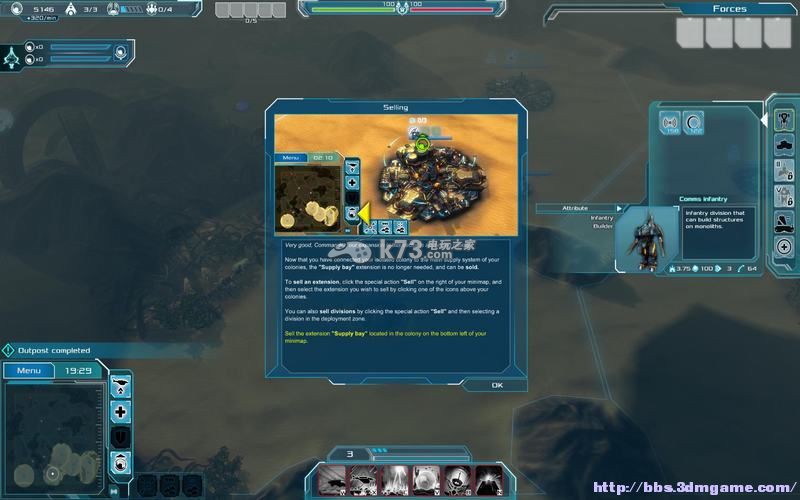Open the Menu above the minimap
Viewport: 800px width, 500px height.
click(x=27, y=370)
